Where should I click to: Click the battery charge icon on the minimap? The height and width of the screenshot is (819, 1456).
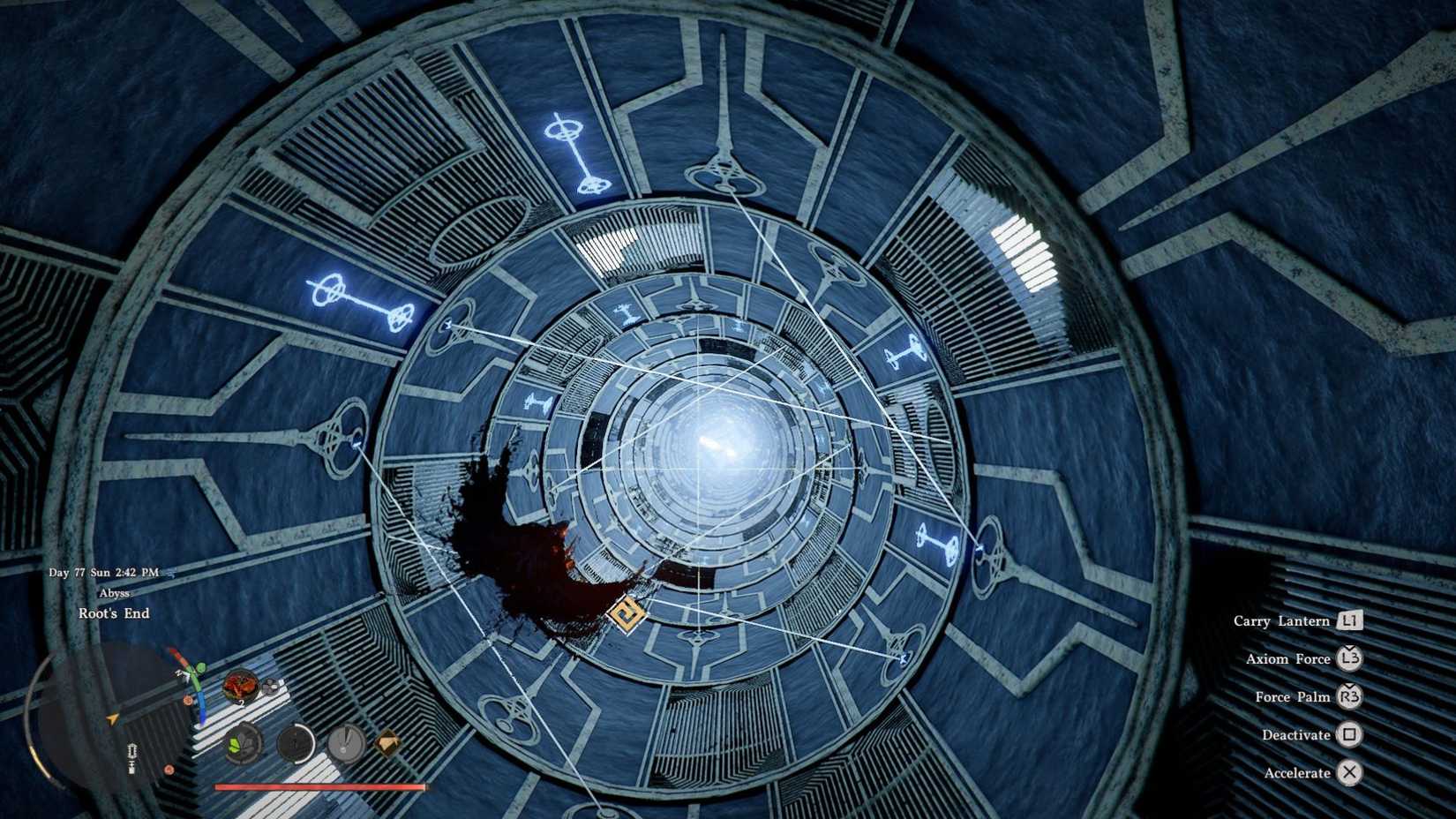(133, 753)
